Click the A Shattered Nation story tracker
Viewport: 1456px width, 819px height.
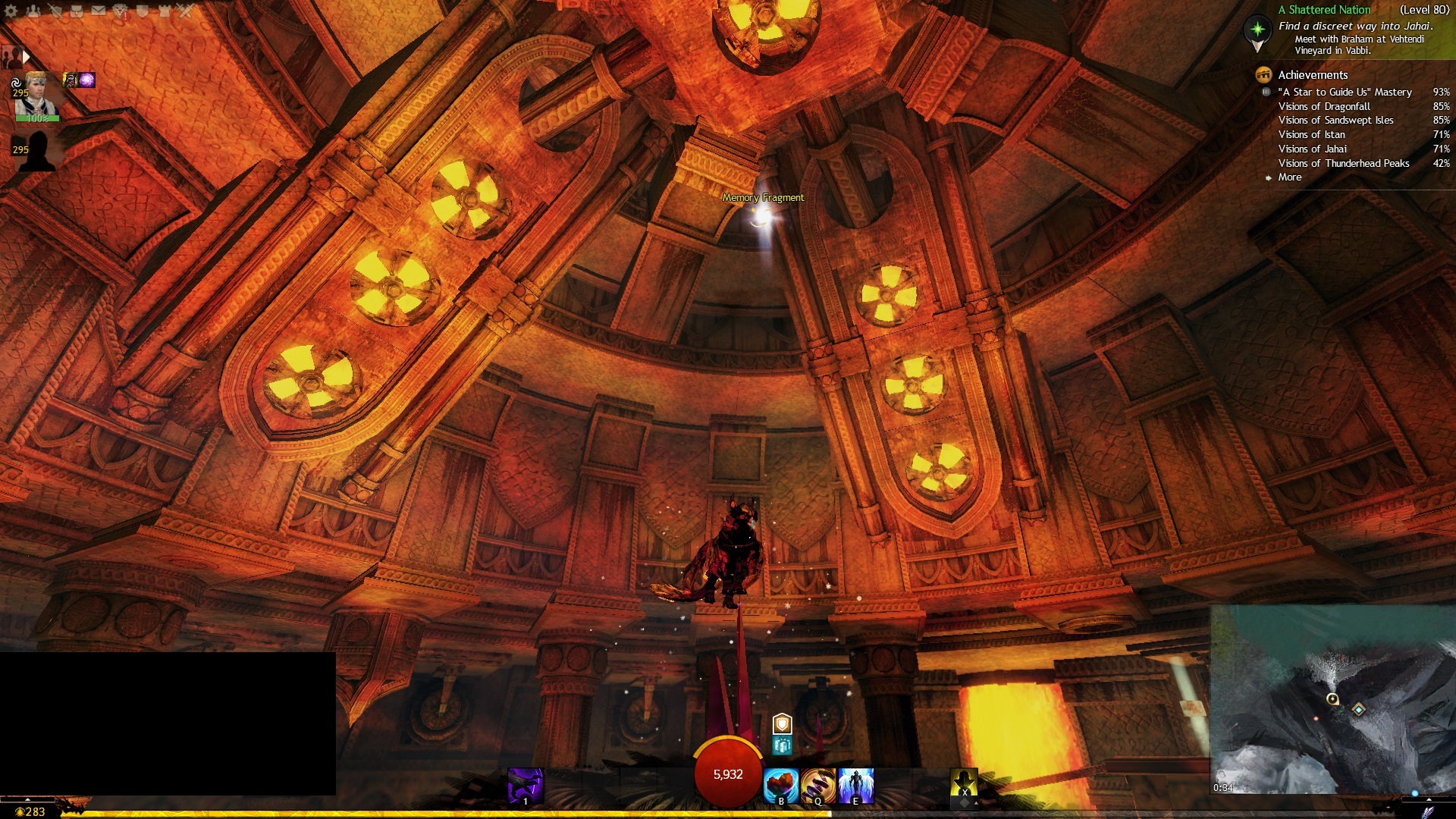pos(1324,10)
